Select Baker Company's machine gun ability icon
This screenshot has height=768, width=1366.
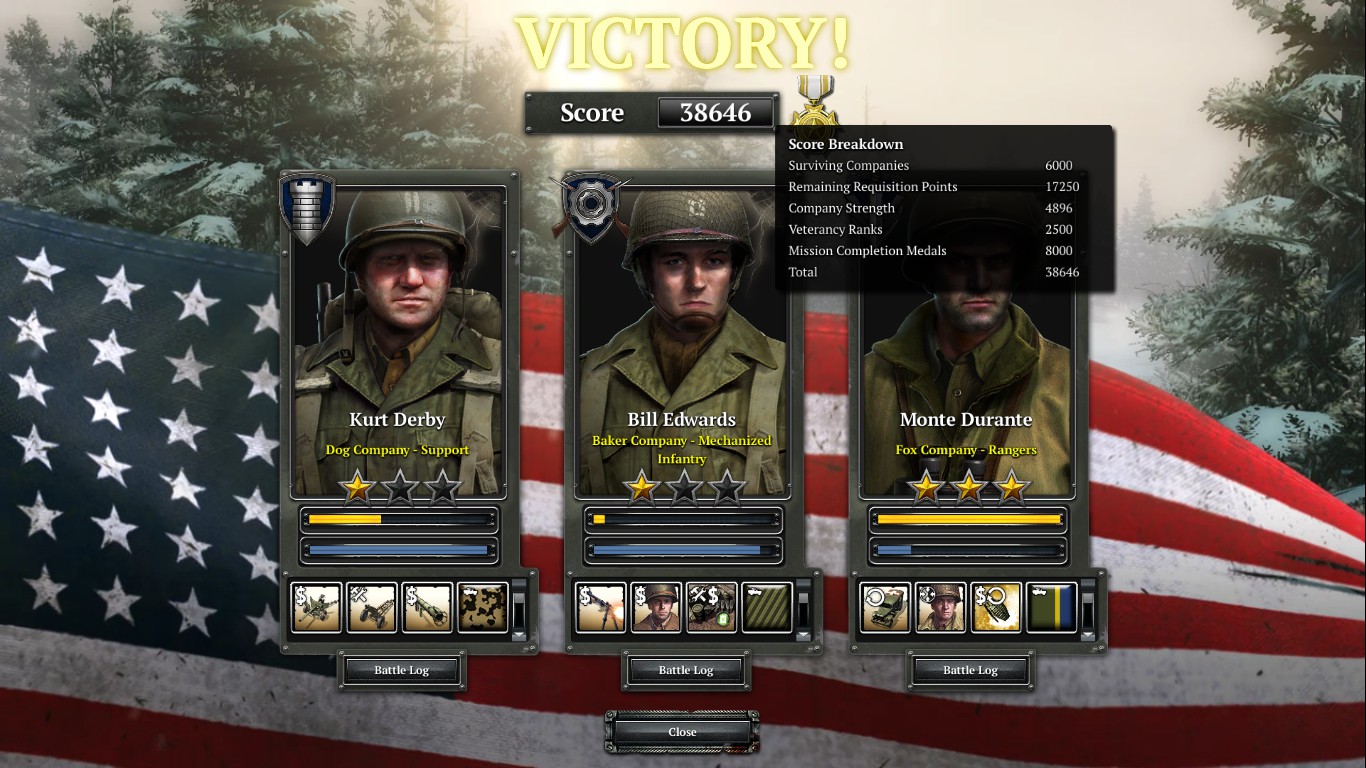tap(601, 608)
